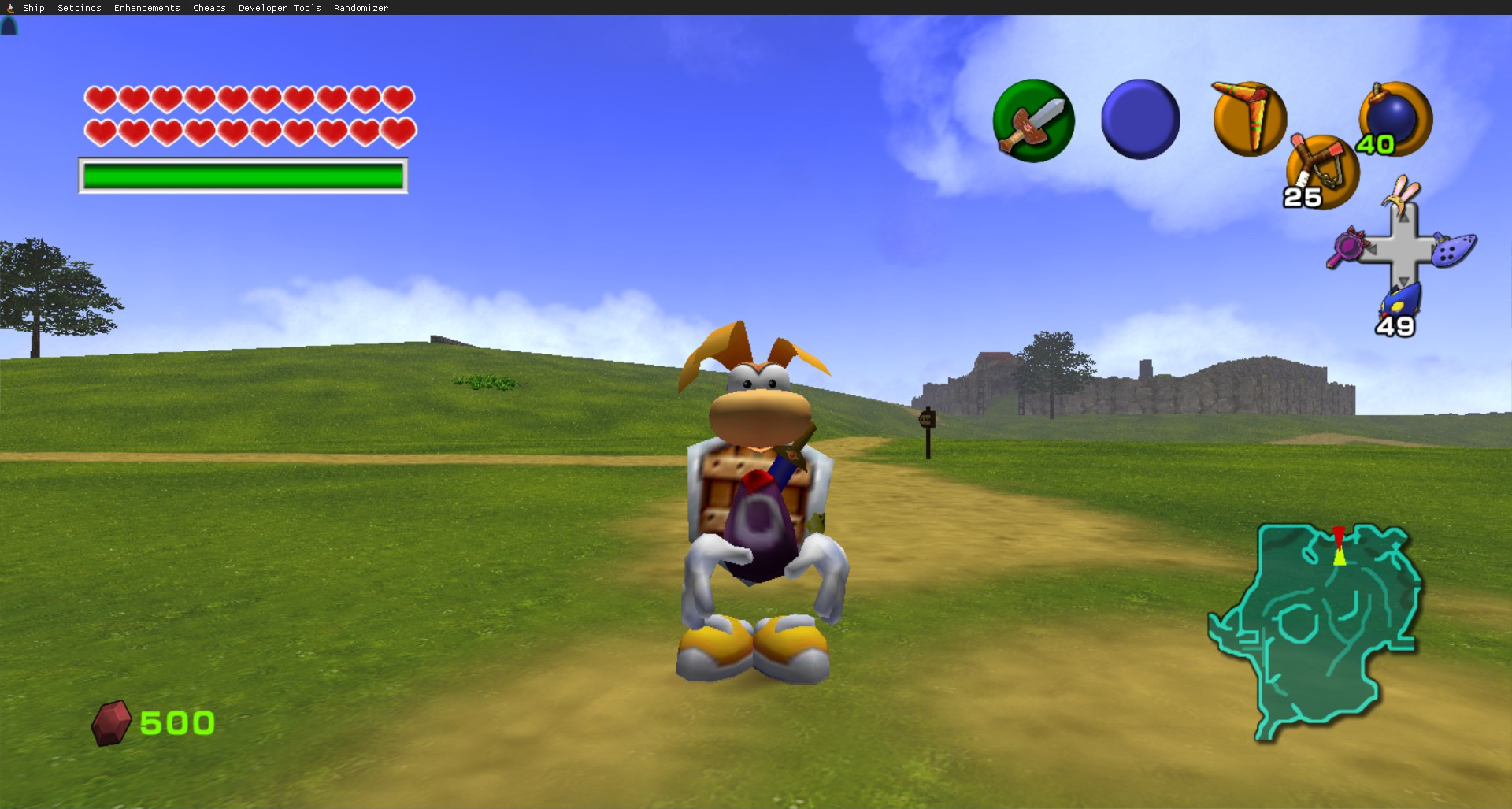Open the Ship menu
1512x809 pixels.
click(32, 8)
